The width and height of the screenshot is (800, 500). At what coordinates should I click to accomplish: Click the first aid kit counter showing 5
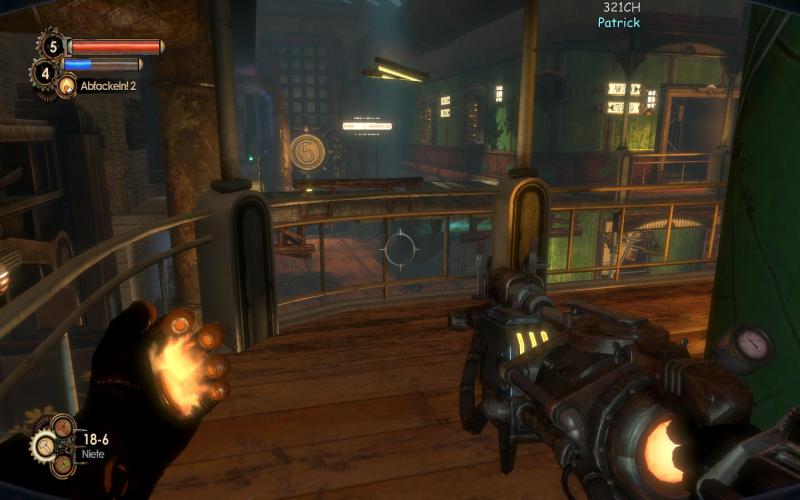[x=51, y=45]
